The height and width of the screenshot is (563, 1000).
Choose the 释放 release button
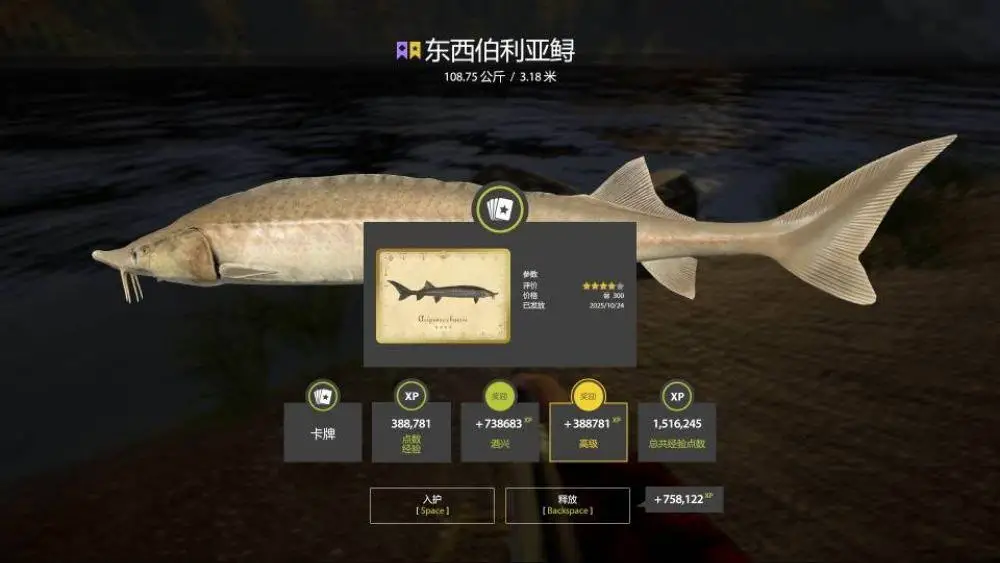click(x=567, y=505)
